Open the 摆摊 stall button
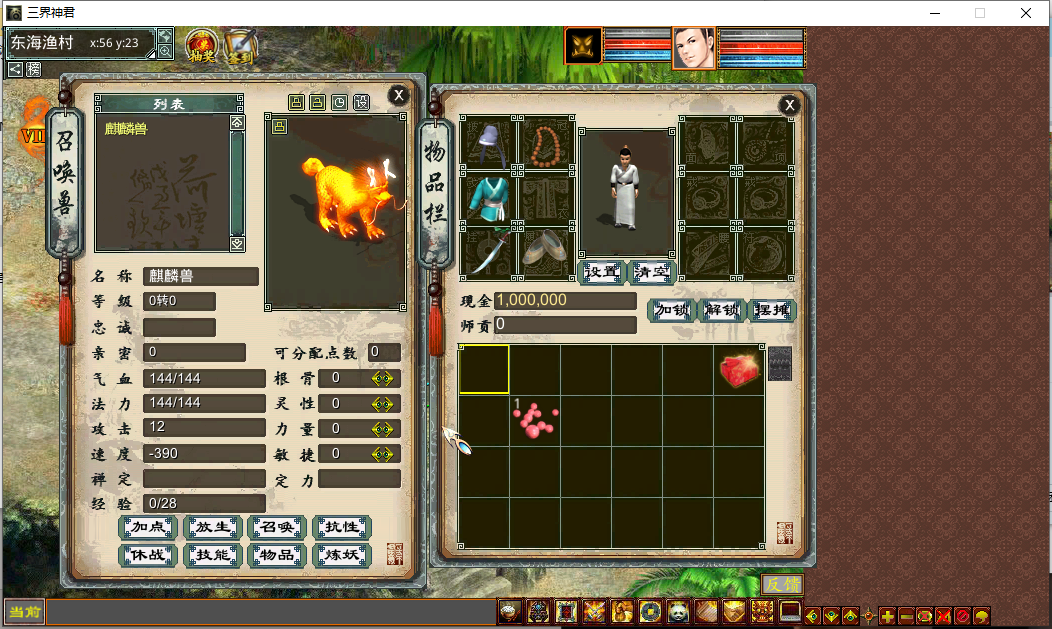The image size is (1052, 629). [x=772, y=310]
